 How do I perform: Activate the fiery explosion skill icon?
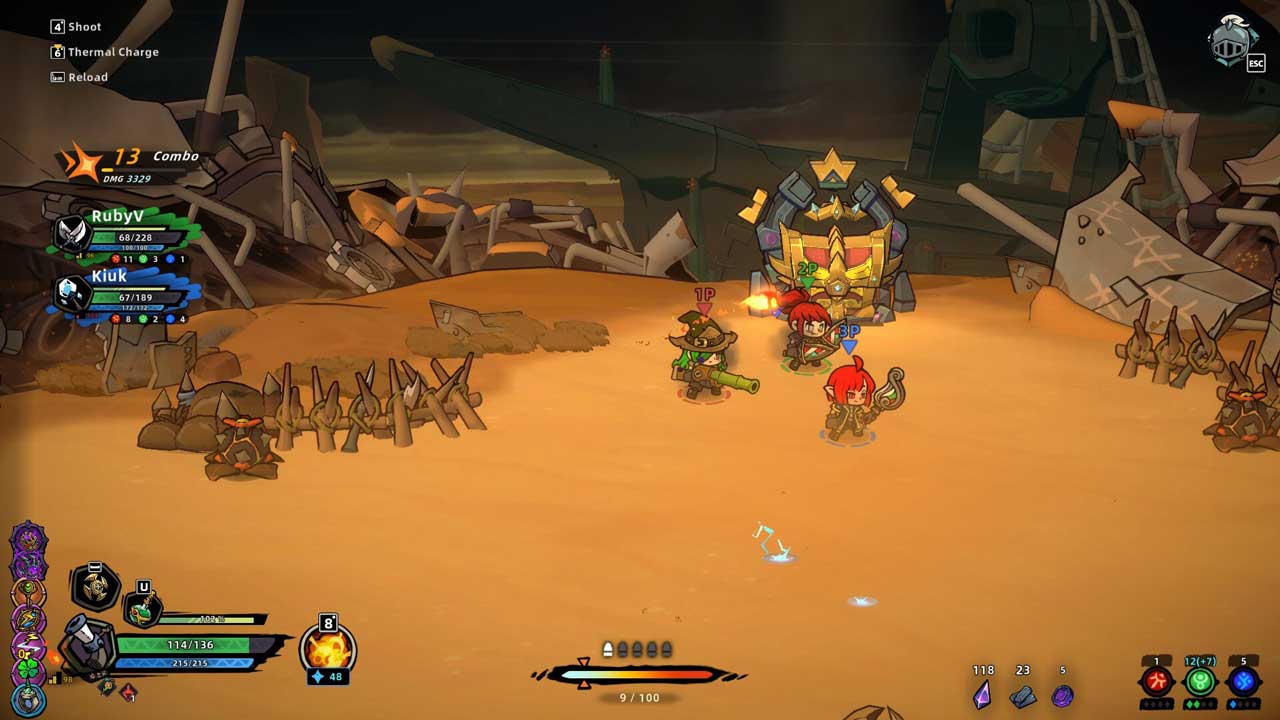(327, 648)
